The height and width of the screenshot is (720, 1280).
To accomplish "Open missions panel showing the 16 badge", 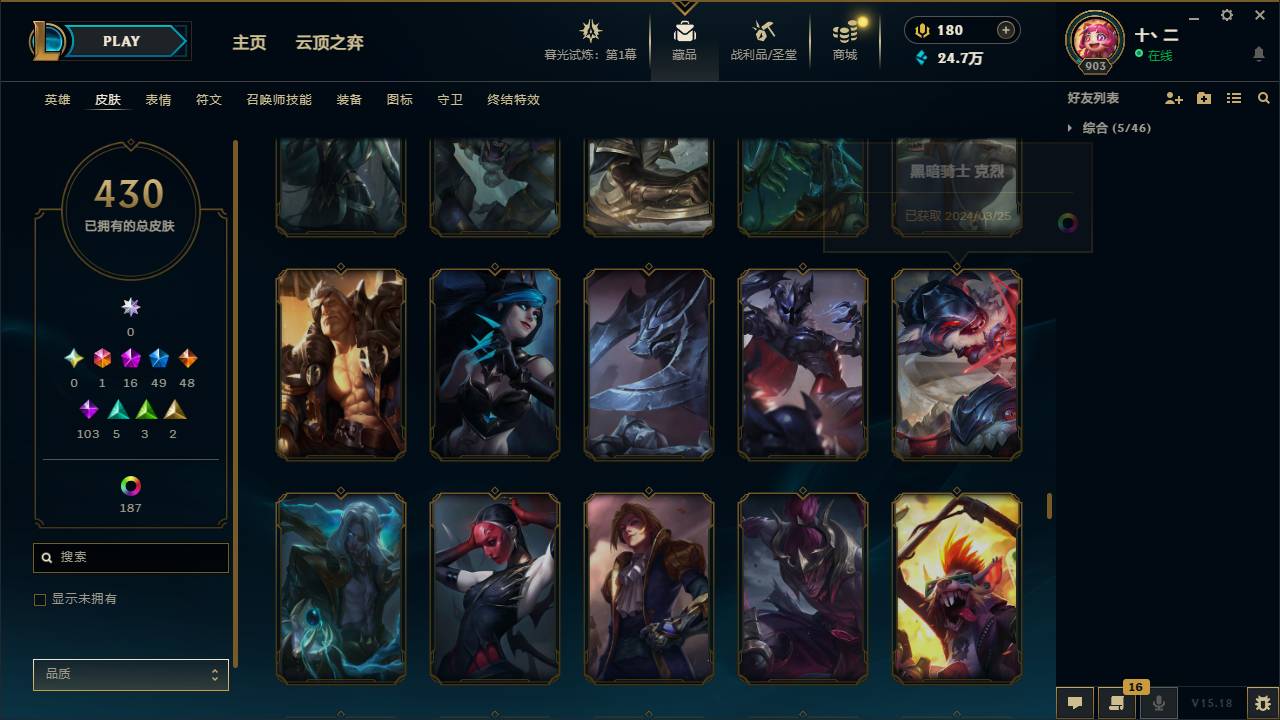I will coord(1117,703).
